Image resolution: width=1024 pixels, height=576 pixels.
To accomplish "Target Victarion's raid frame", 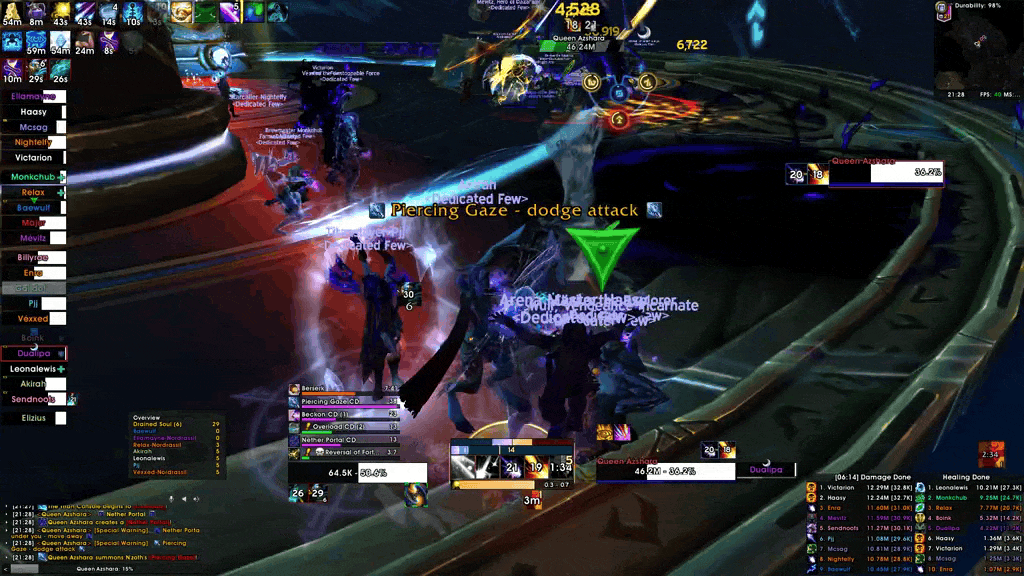I will pos(34,158).
